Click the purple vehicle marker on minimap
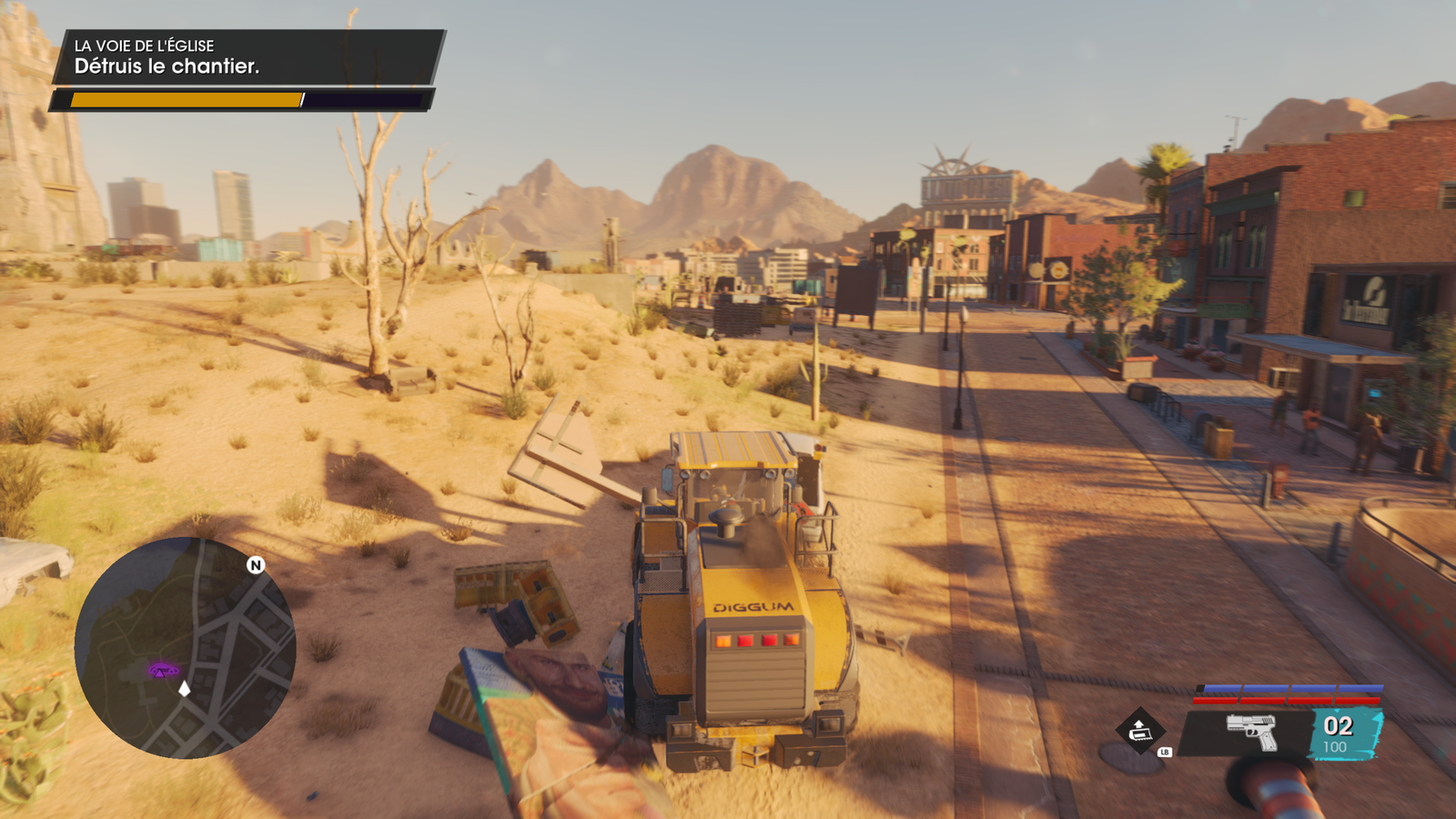Image resolution: width=1456 pixels, height=819 pixels. click(x=163, y=671)
